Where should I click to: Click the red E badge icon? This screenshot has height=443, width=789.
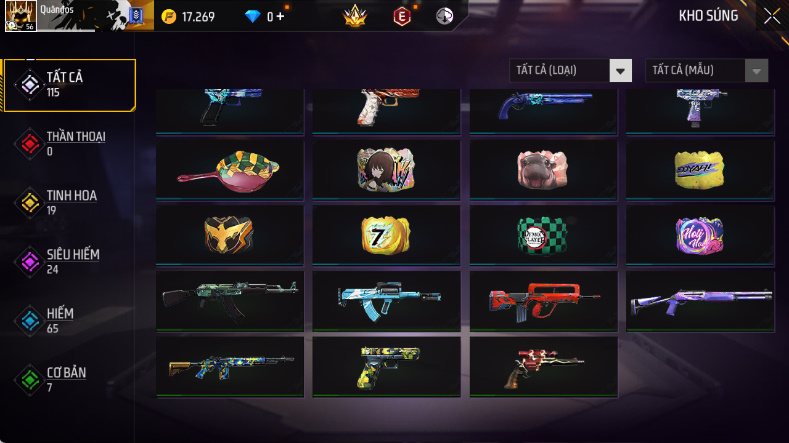(402, 16)
